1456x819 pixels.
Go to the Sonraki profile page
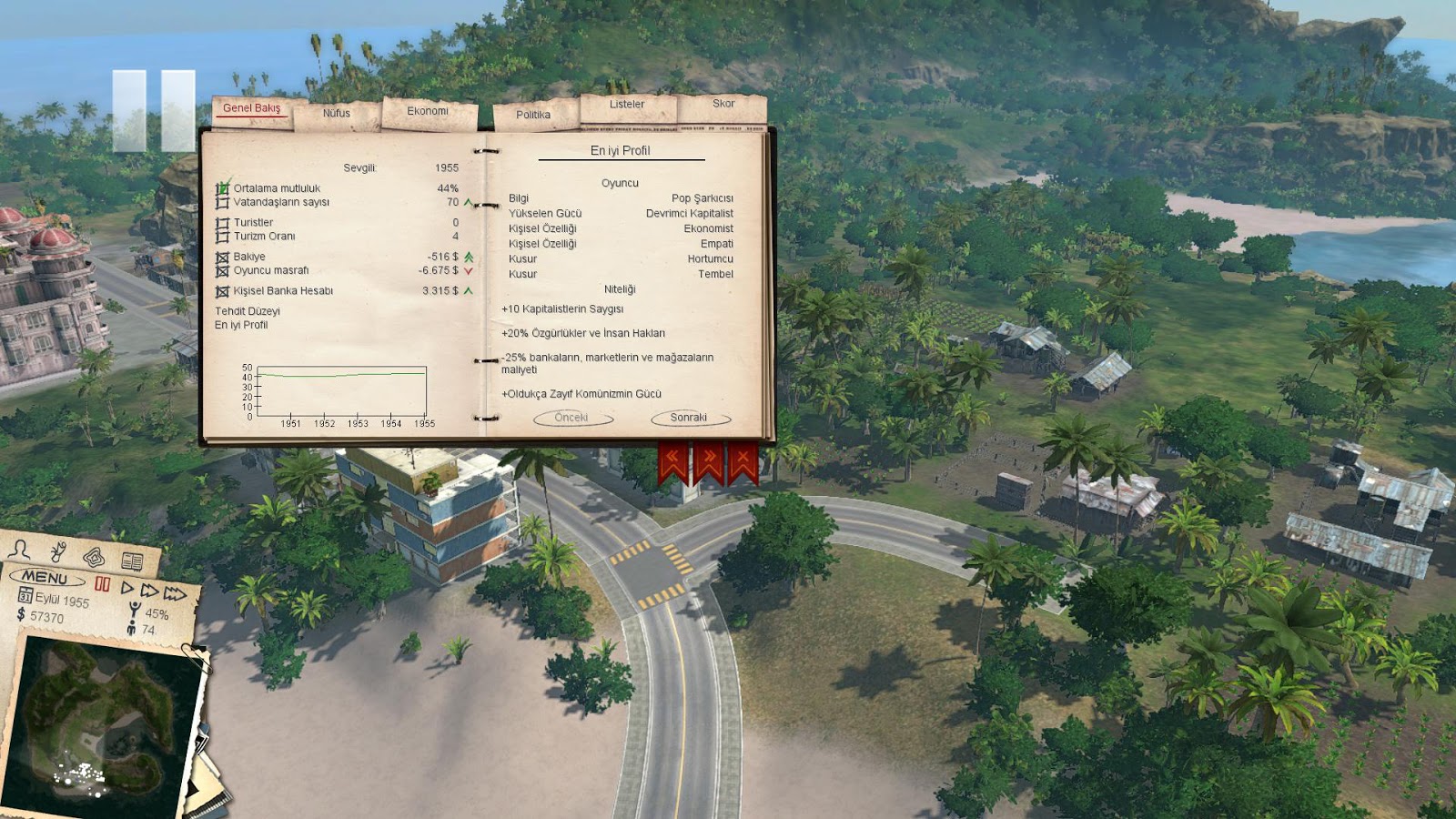(689, 418)
